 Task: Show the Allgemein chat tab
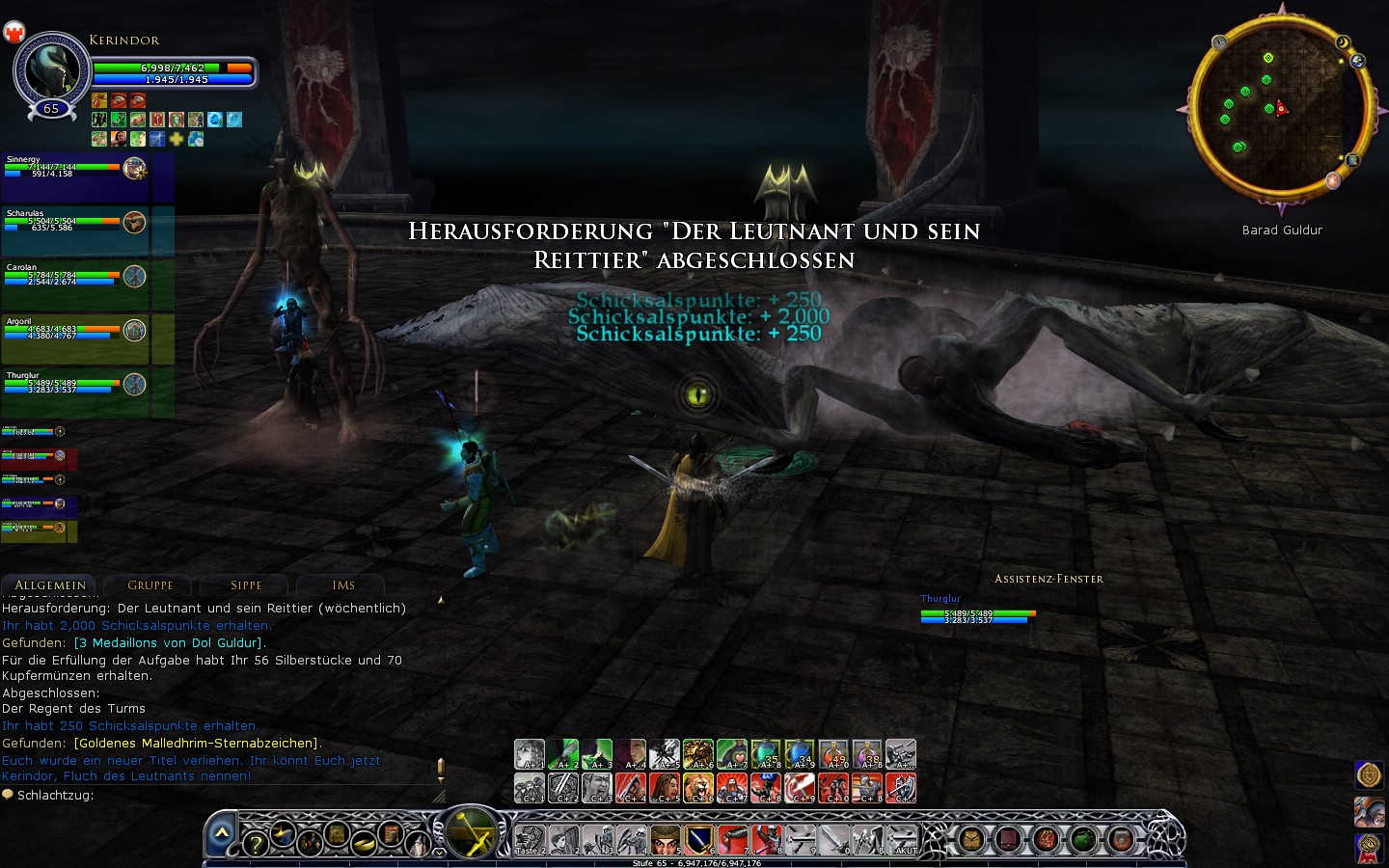[x=50, y=585]
